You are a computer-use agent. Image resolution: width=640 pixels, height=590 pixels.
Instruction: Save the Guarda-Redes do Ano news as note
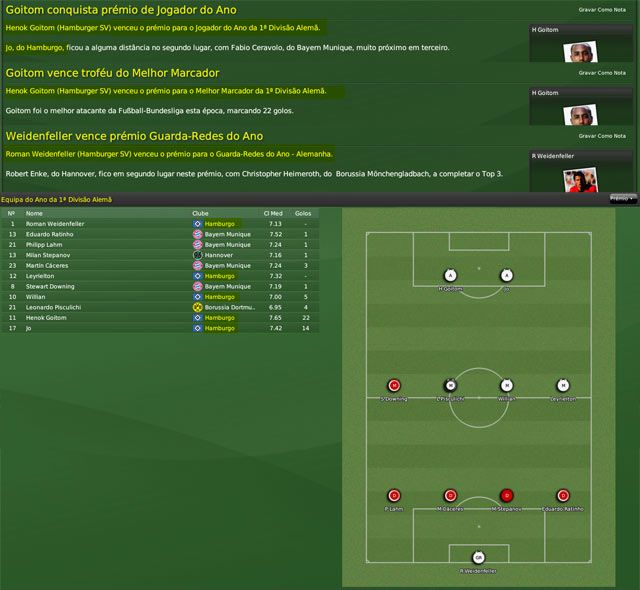click(x=602, y=136)
